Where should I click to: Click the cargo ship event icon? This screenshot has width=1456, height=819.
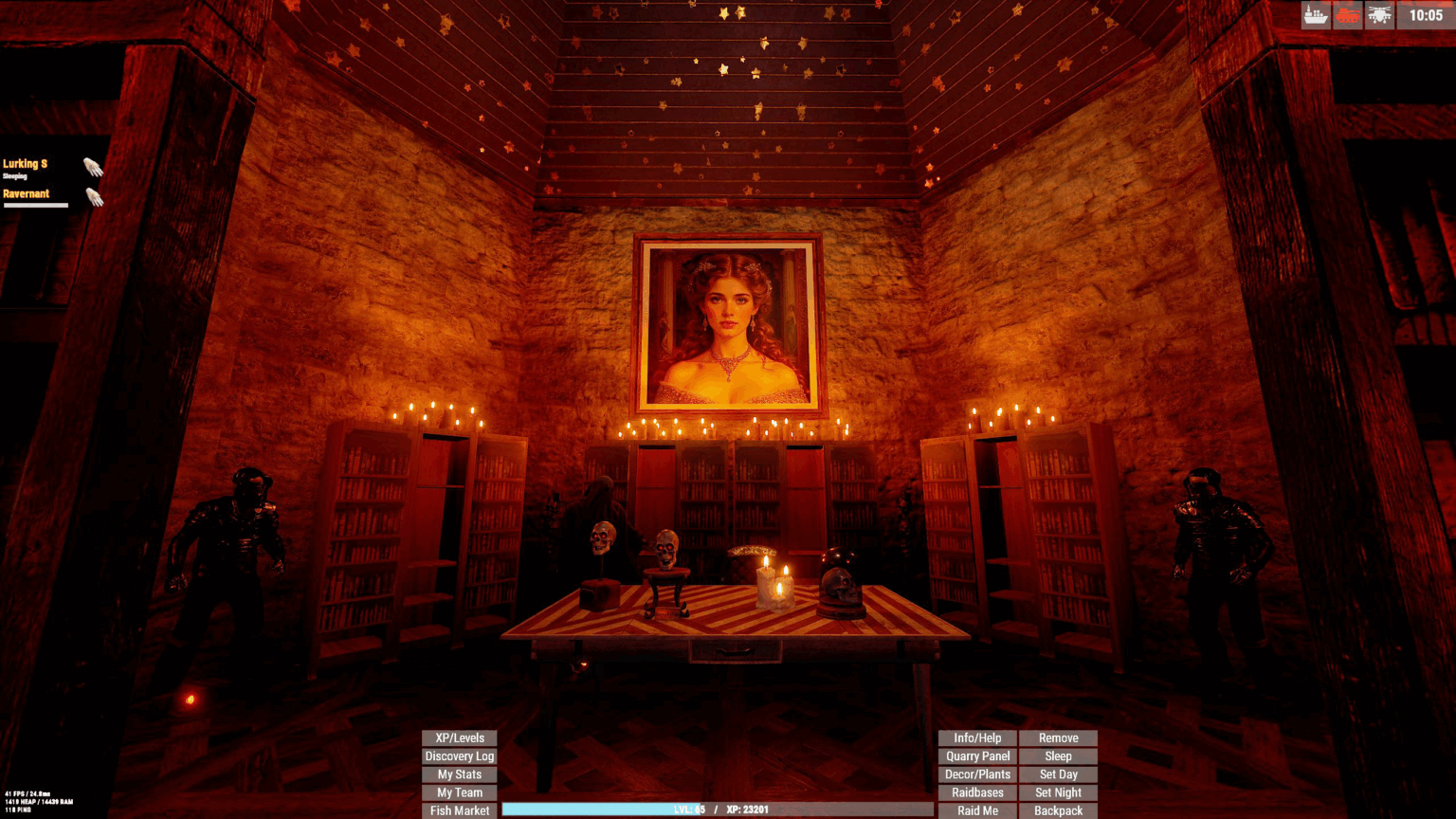pyautogui.click(x=1315, y=15)
